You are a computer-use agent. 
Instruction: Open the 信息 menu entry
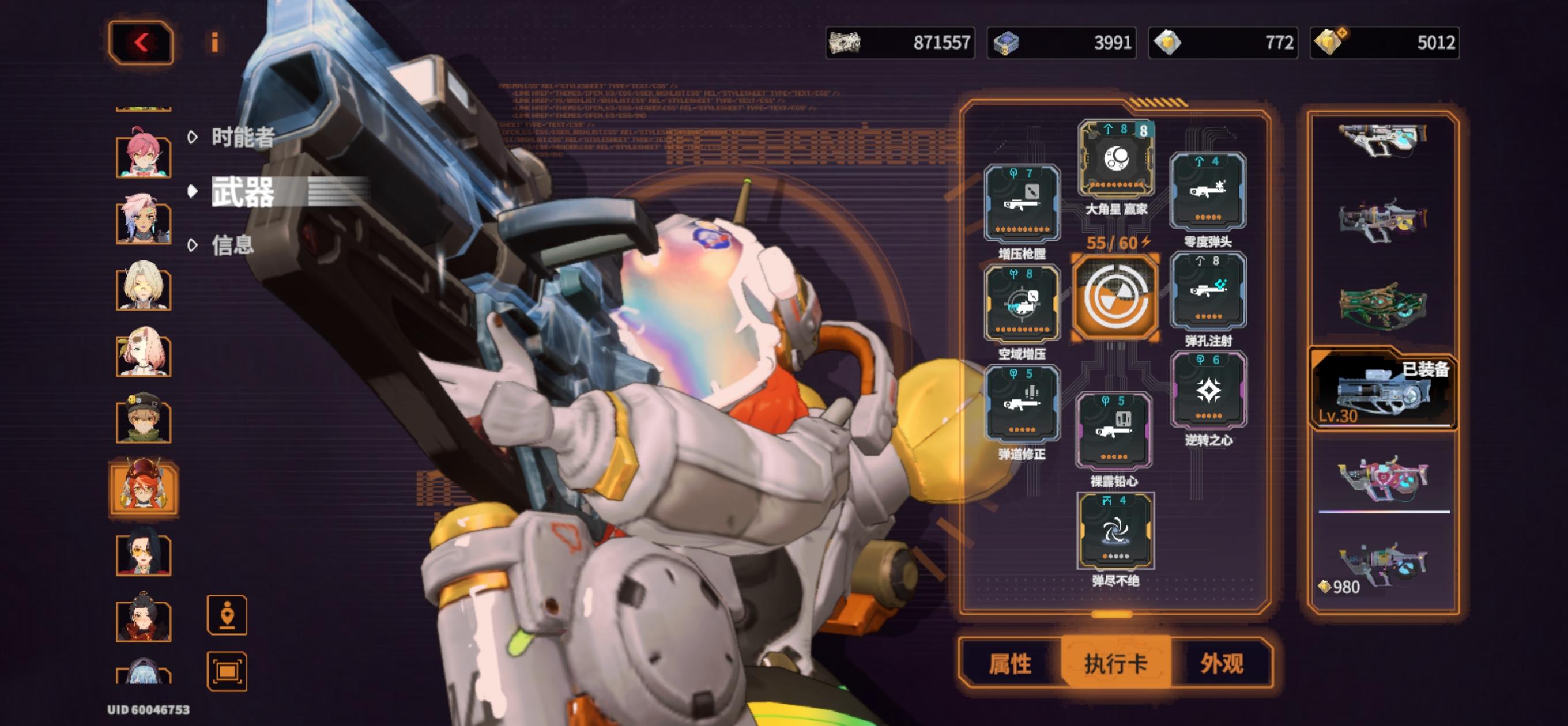tap(232, 245)
